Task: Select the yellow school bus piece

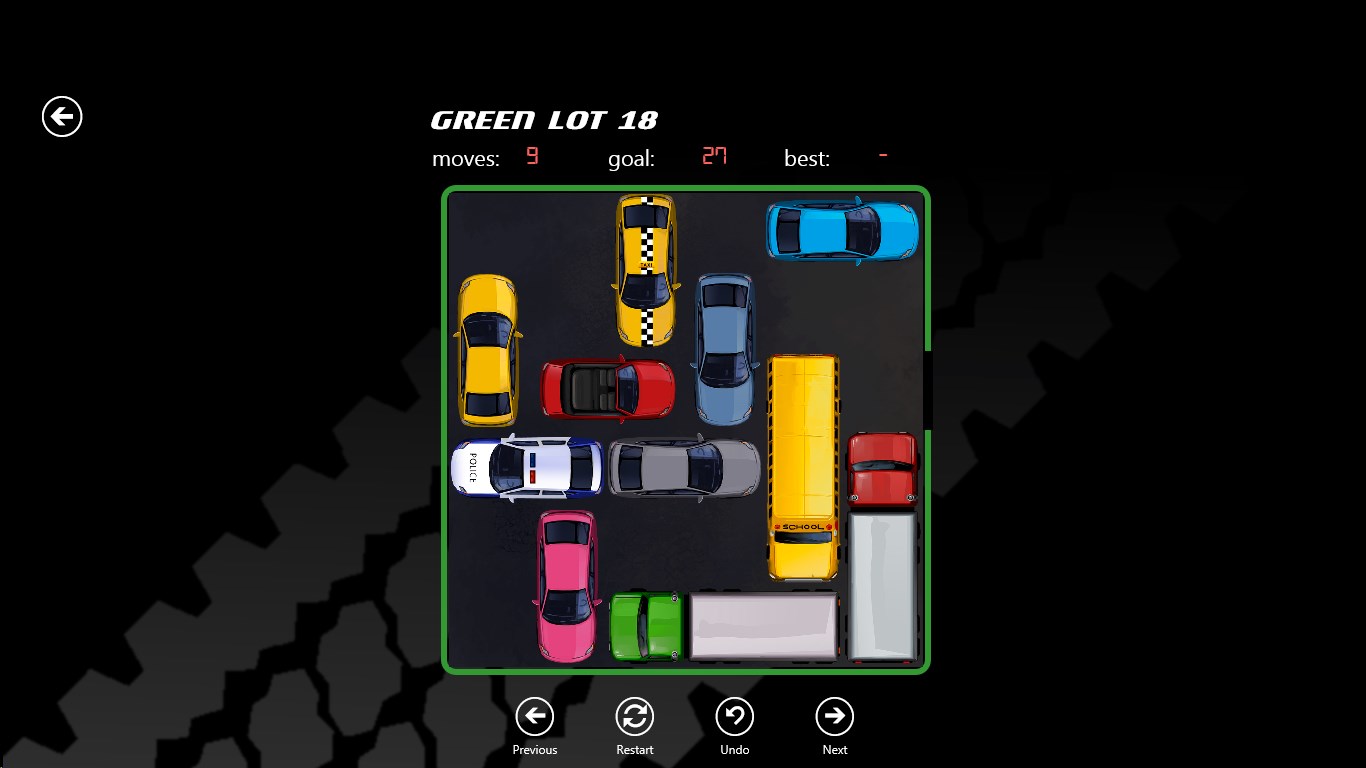Action: coord(803,466)
